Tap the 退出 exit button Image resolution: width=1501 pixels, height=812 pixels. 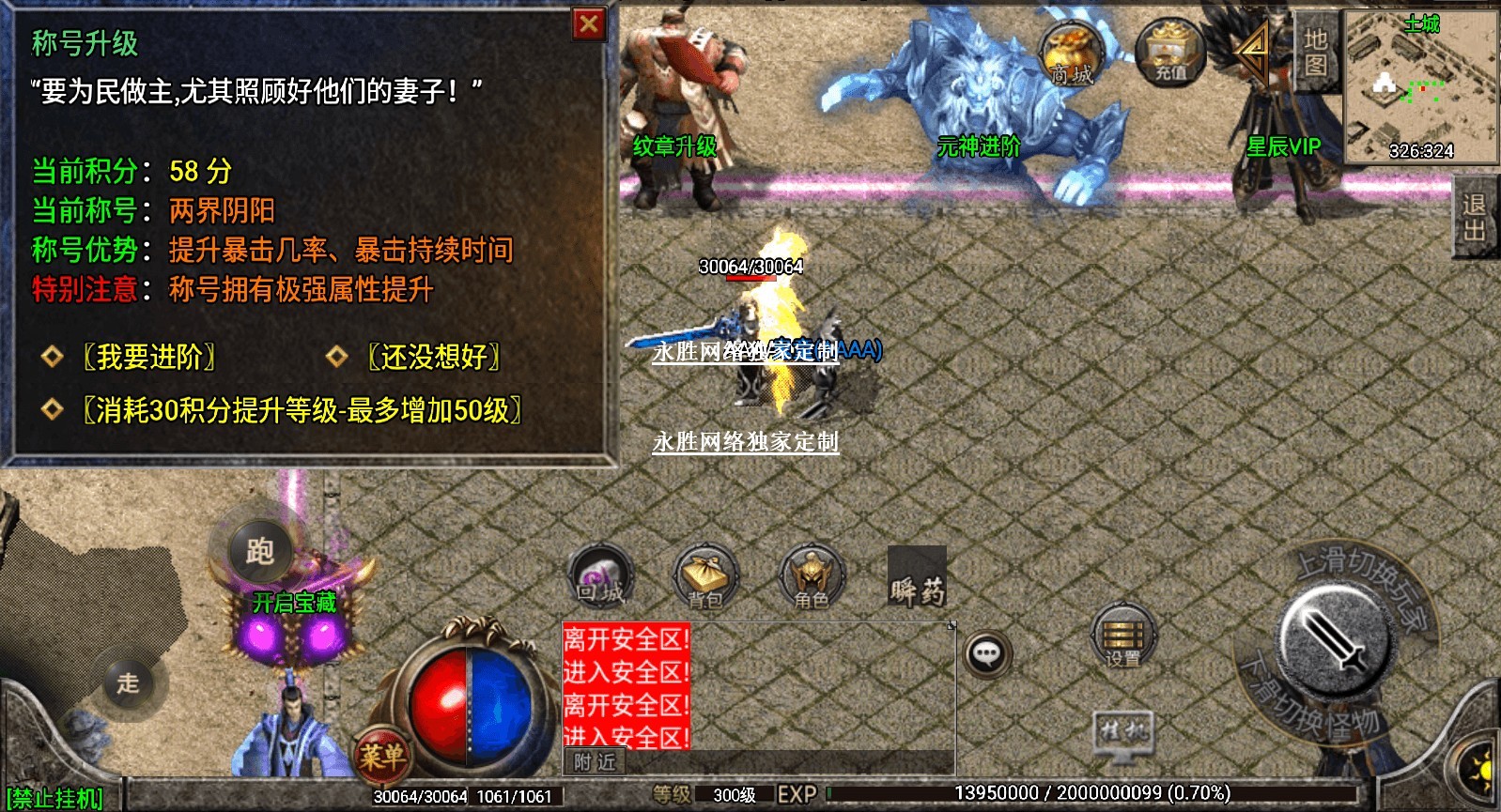click(x=1475, y=217)
